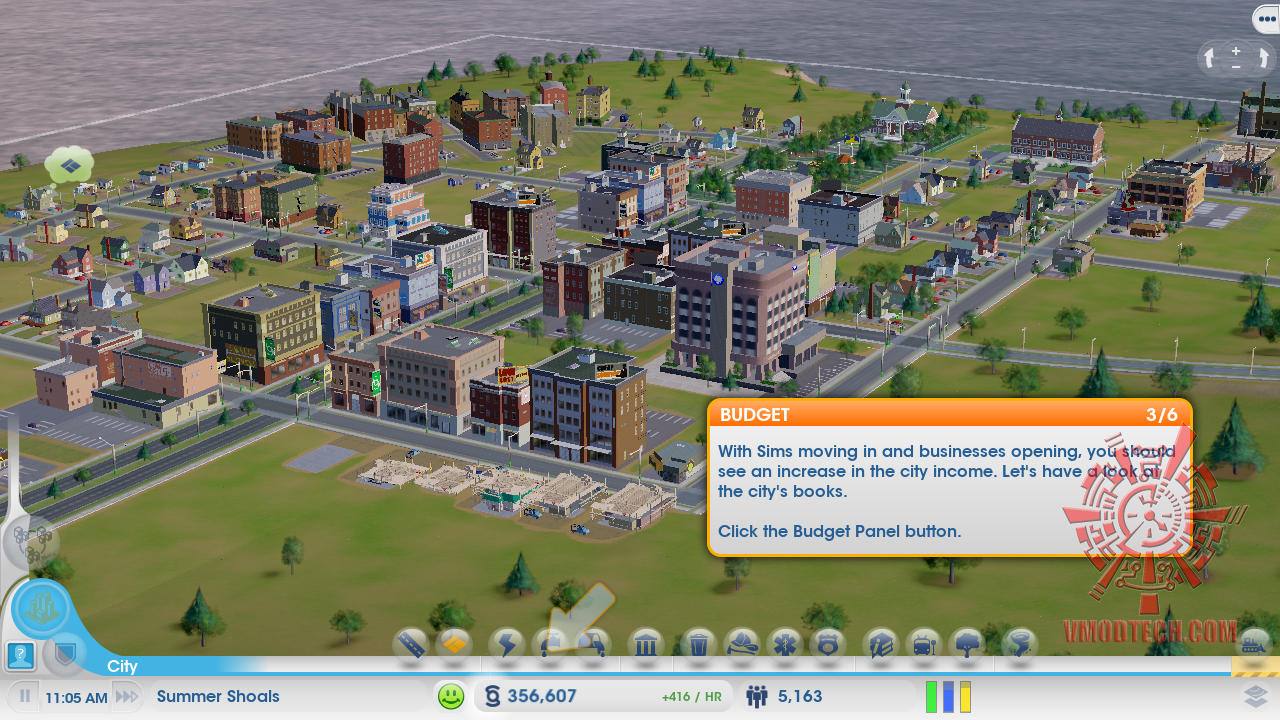The width and height of the screenshot is (1280, 720).
Task: Open the Police badge menu
Action: (x=828, y=645)
